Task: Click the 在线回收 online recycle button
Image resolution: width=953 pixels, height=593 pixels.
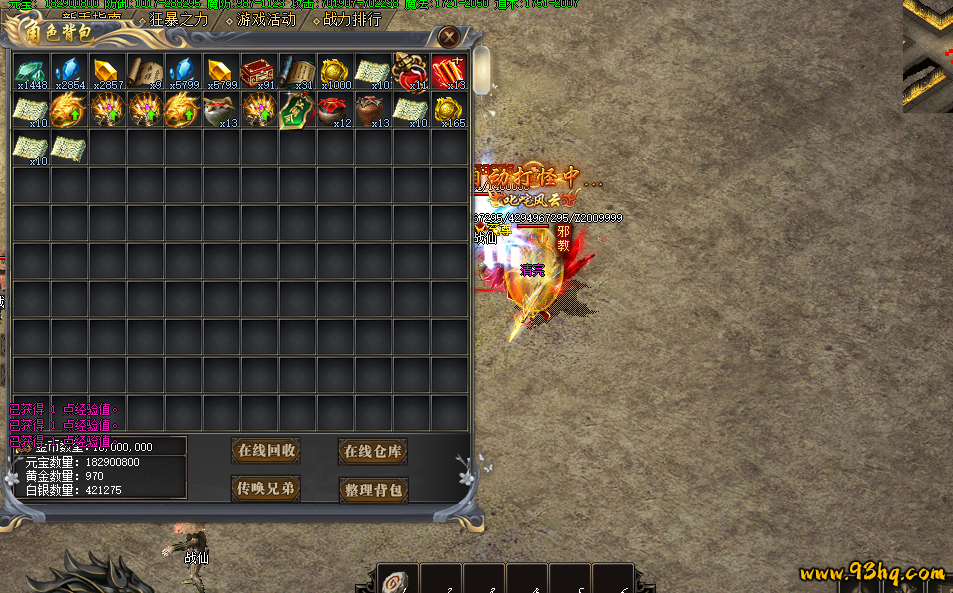Action: coord(266,451)
